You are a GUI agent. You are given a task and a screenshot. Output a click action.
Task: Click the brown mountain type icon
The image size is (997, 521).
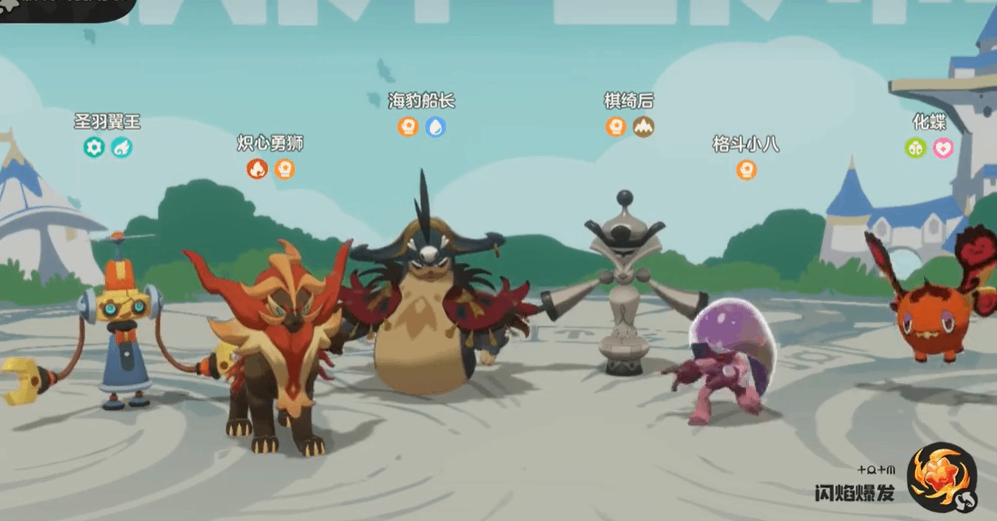tap(643, 127)
